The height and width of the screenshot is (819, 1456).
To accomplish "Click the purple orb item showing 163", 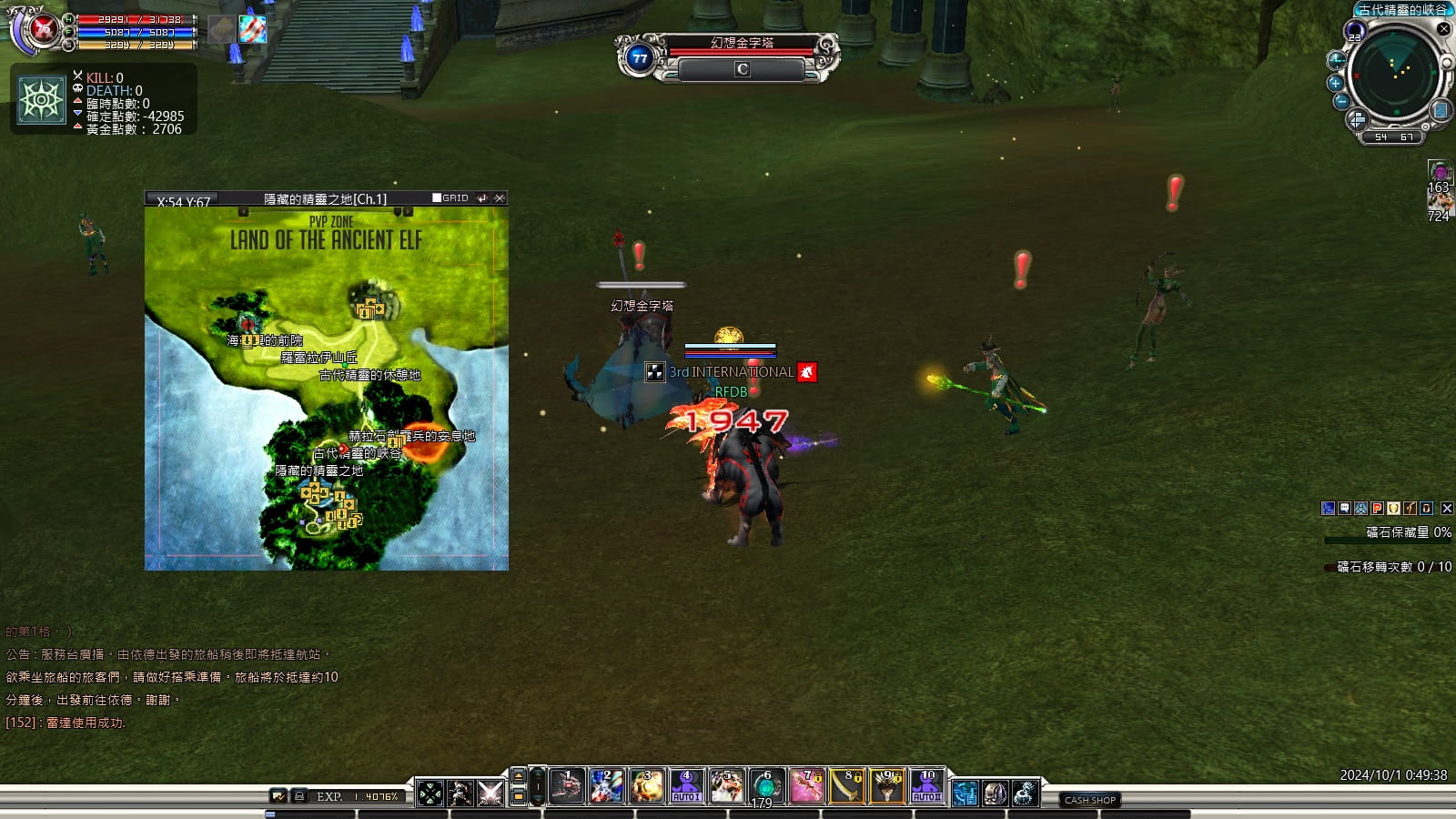I will point(1439,172).
